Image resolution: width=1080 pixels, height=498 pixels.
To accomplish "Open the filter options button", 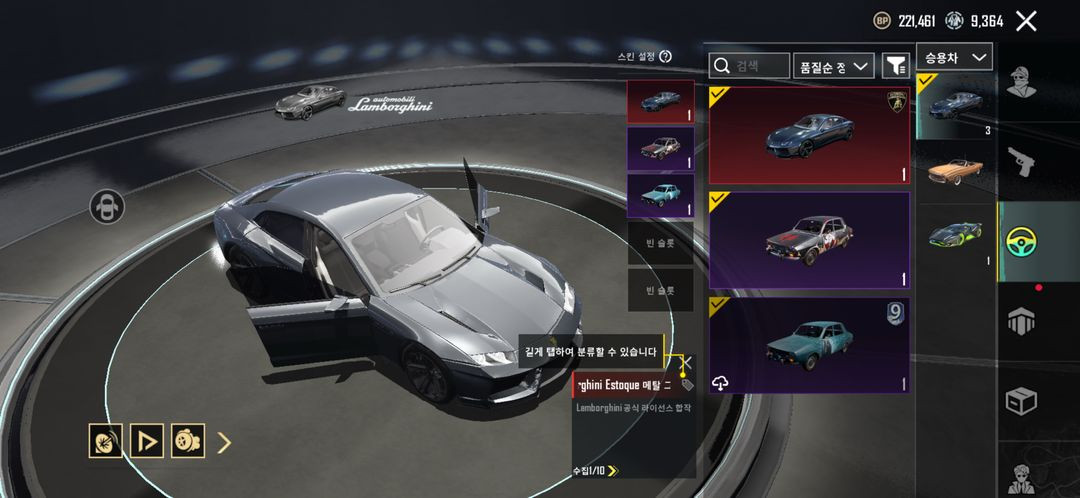I will [x=895, y=66].
